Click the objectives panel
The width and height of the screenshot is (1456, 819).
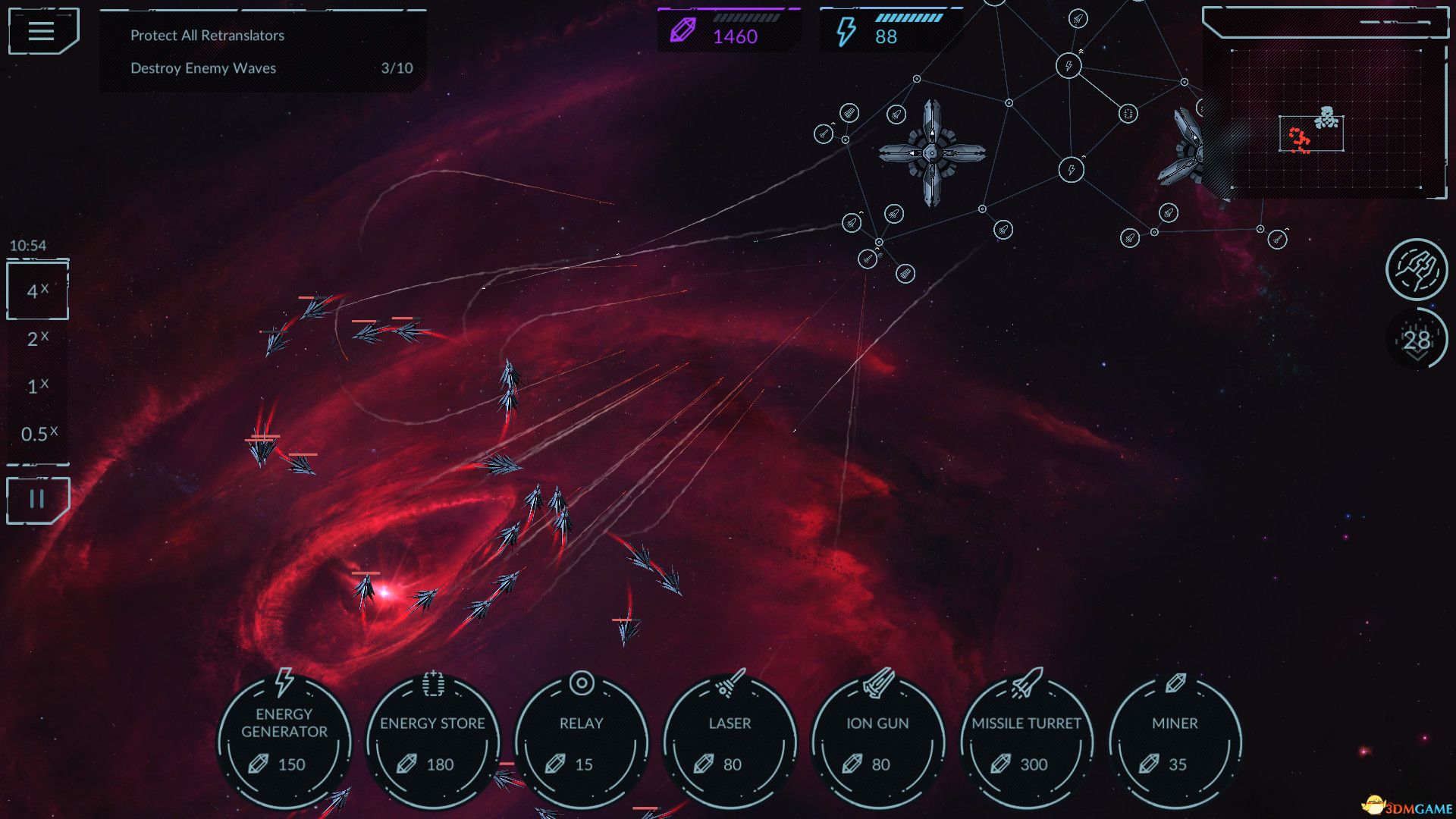(262, 52)
